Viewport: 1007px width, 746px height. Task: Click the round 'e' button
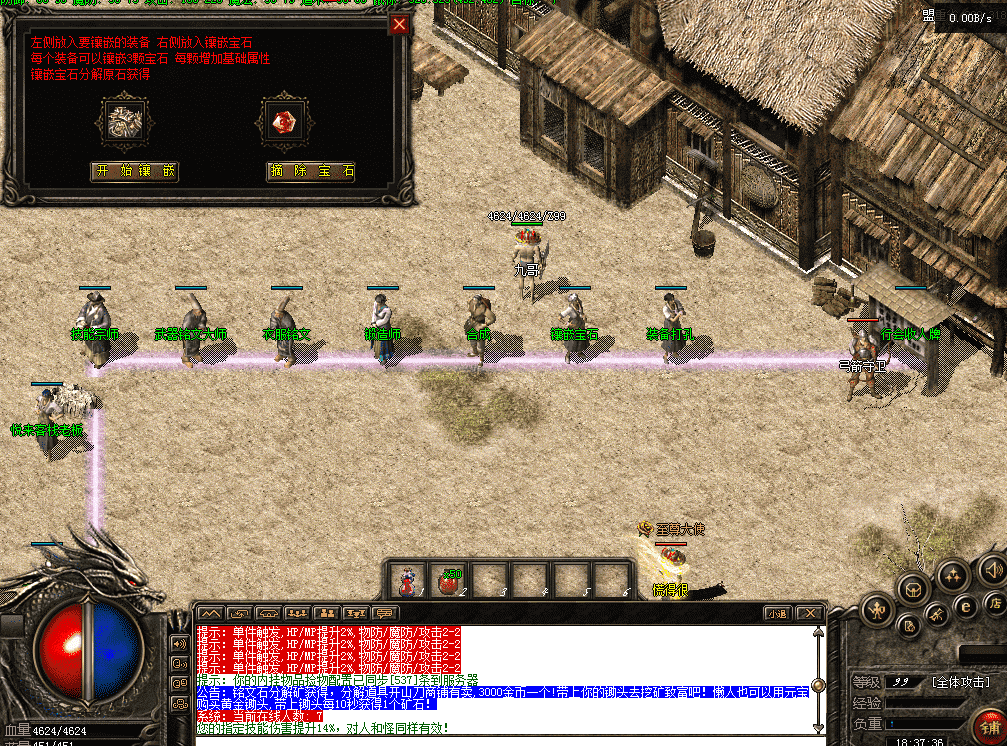965,606
